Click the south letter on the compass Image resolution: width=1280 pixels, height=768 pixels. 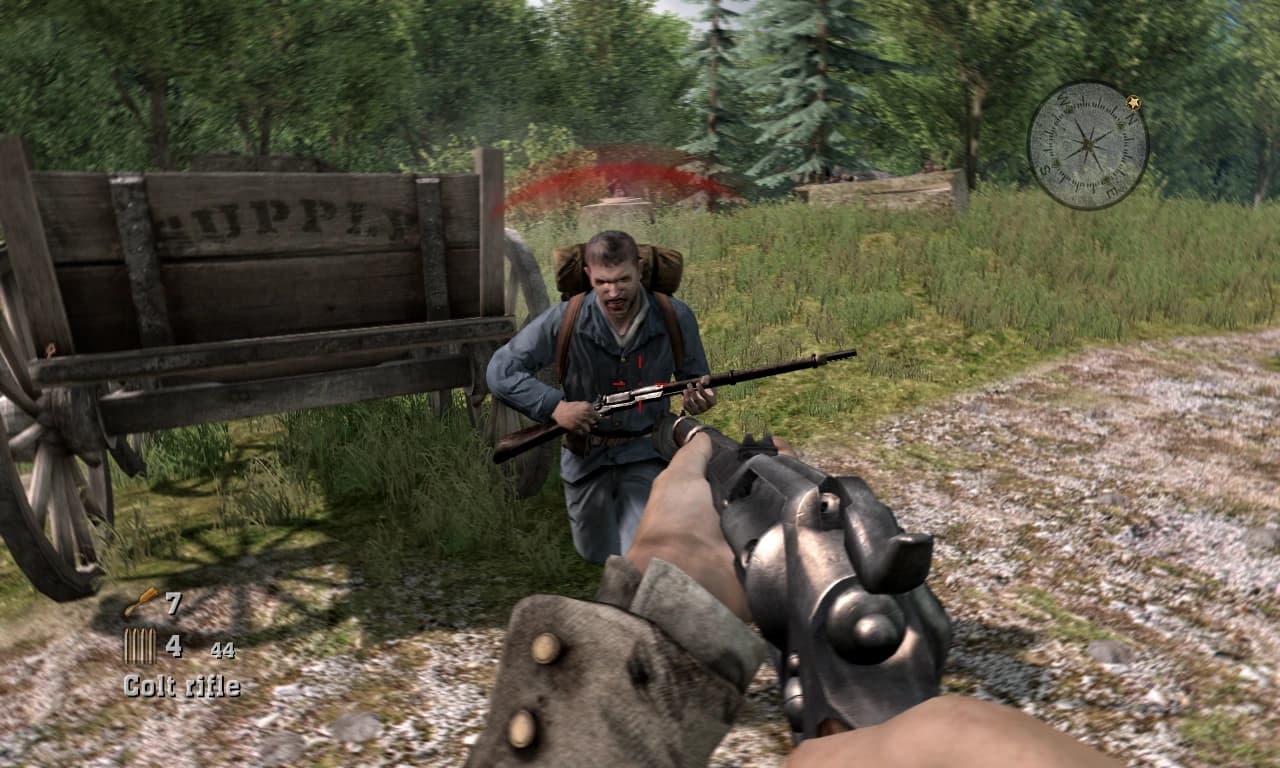point(1043,172)
